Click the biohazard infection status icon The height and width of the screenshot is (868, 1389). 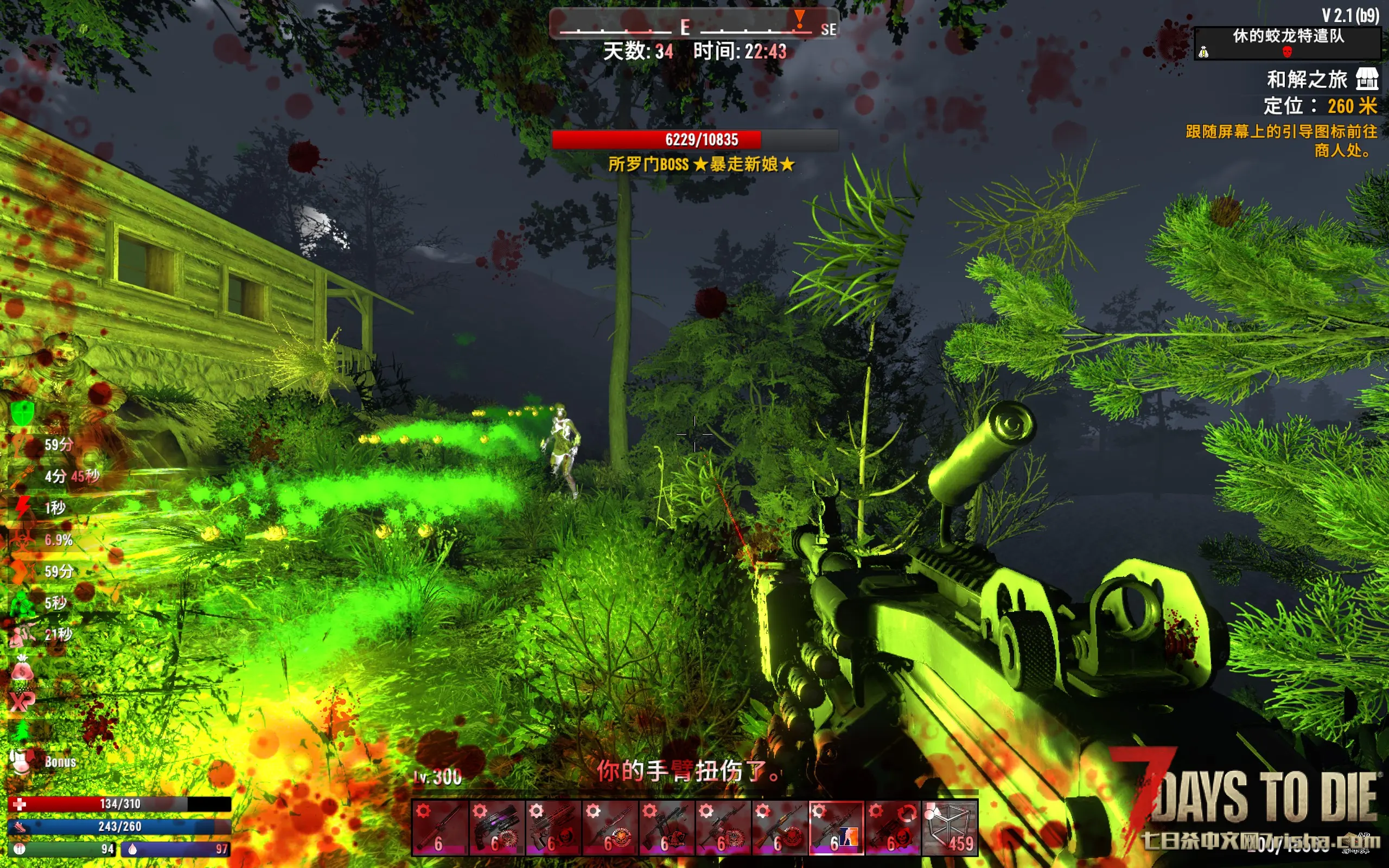(x=22, y=540)
